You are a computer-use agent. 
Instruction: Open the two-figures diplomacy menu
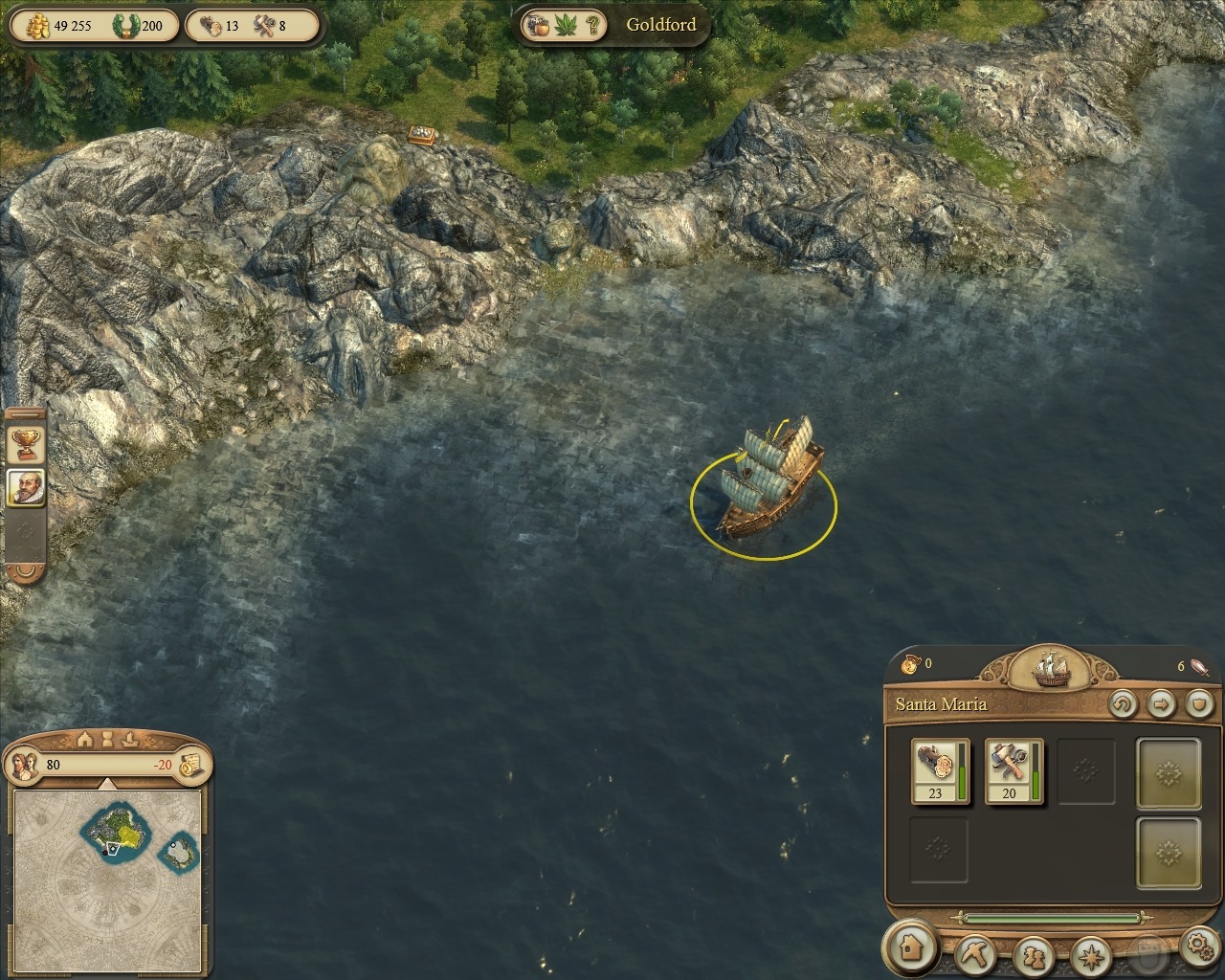(x=1034, y=954)
